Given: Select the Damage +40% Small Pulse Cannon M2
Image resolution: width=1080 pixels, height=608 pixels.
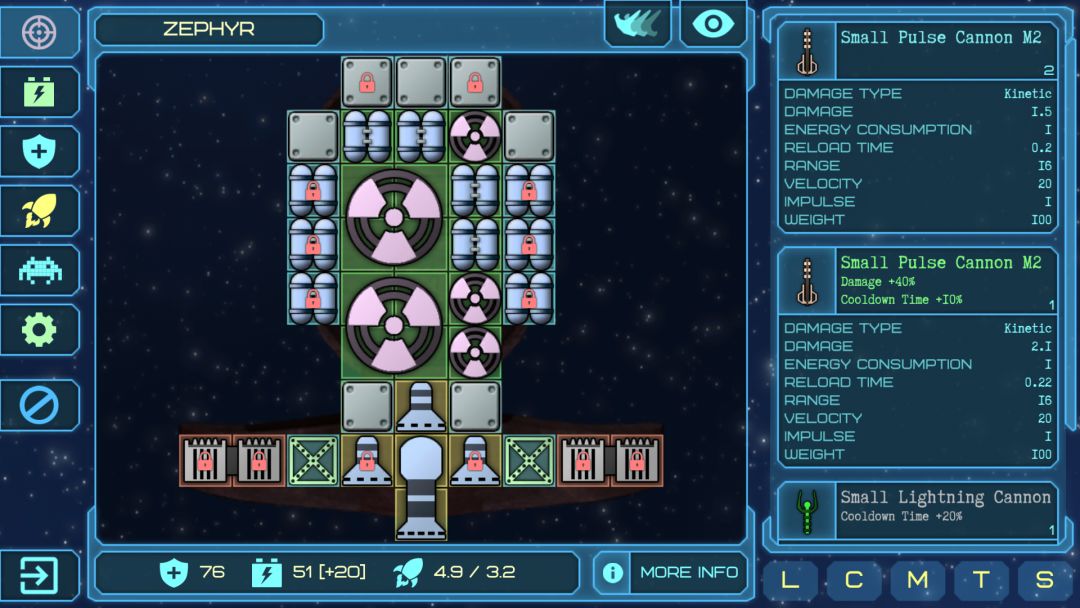Looking at the screenshot, I should (917, 281).
